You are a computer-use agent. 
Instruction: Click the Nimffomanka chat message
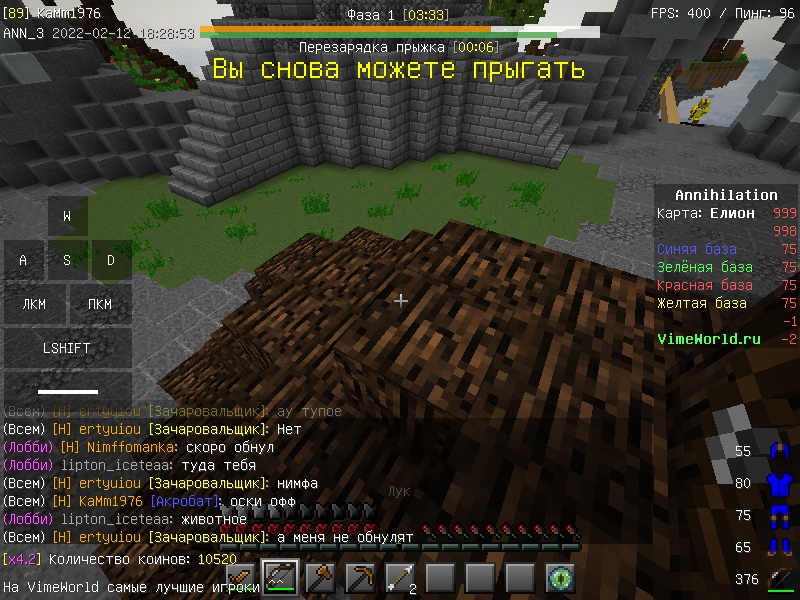[x=166, y=447]
